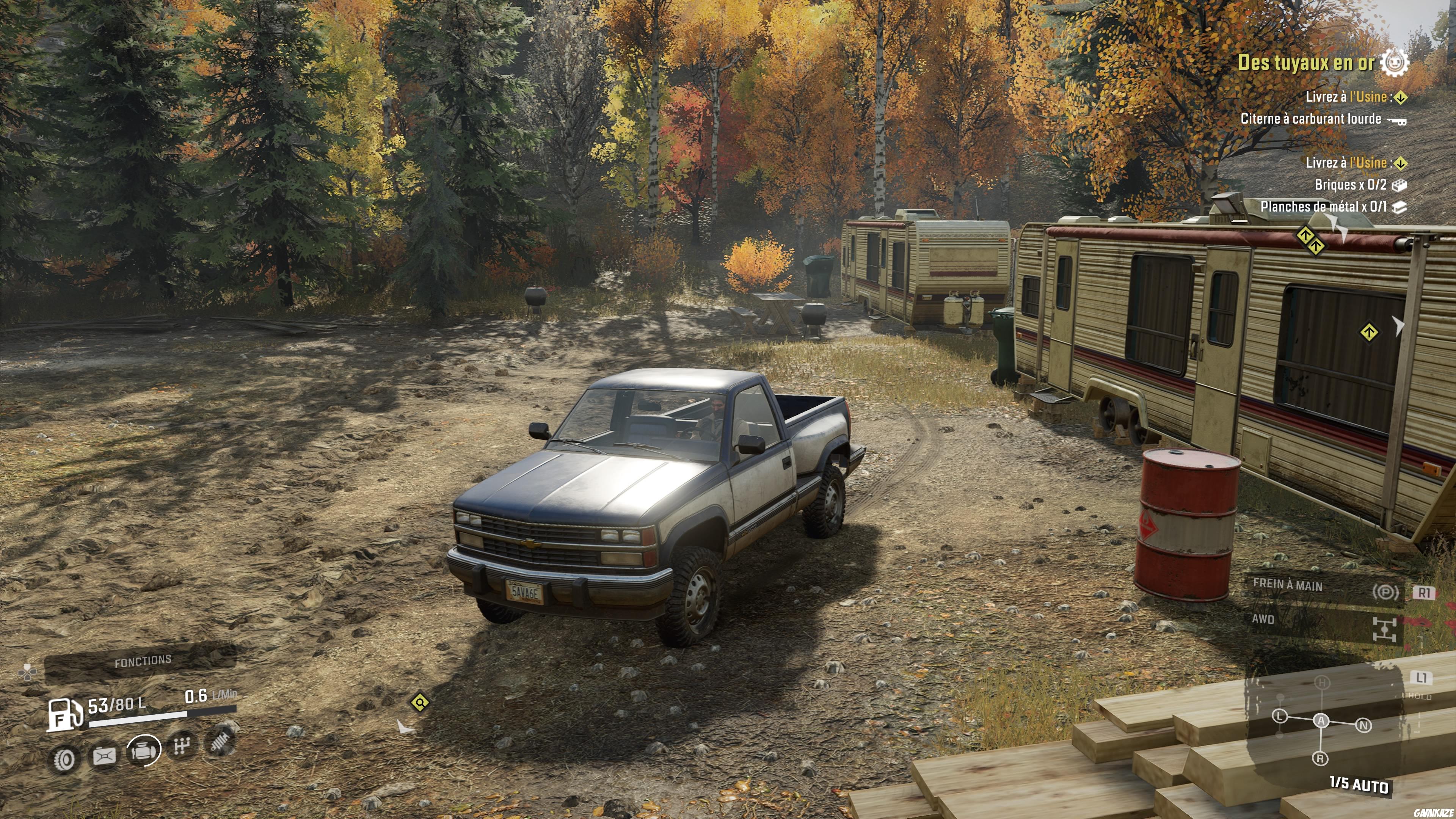Check the fuel tank damage icon
The width and height of the screenshot is (1456, 819).
pyautogui.click(x=104, y=756)
